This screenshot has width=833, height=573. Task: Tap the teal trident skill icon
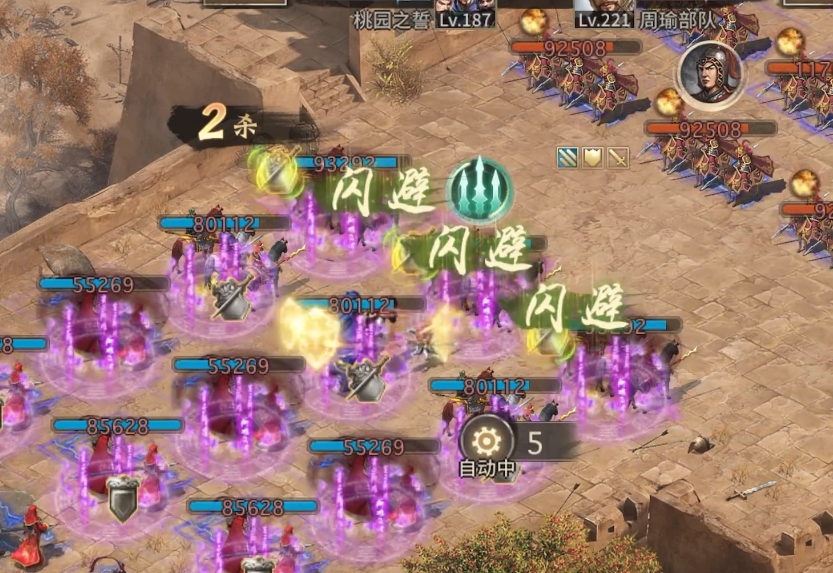[479, 187]
